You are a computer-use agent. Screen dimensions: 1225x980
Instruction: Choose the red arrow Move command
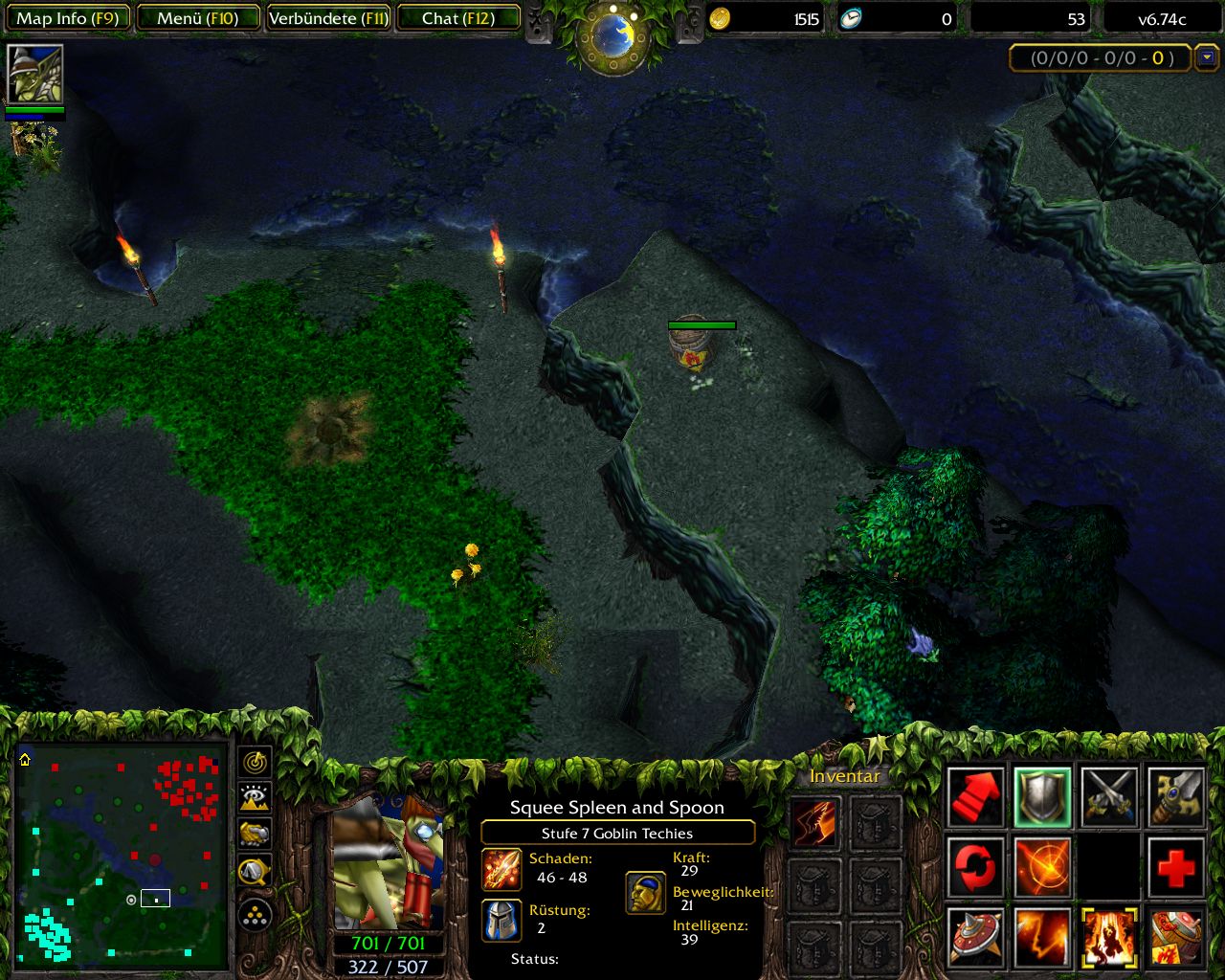pyautogui.click(x=975, y=796)
